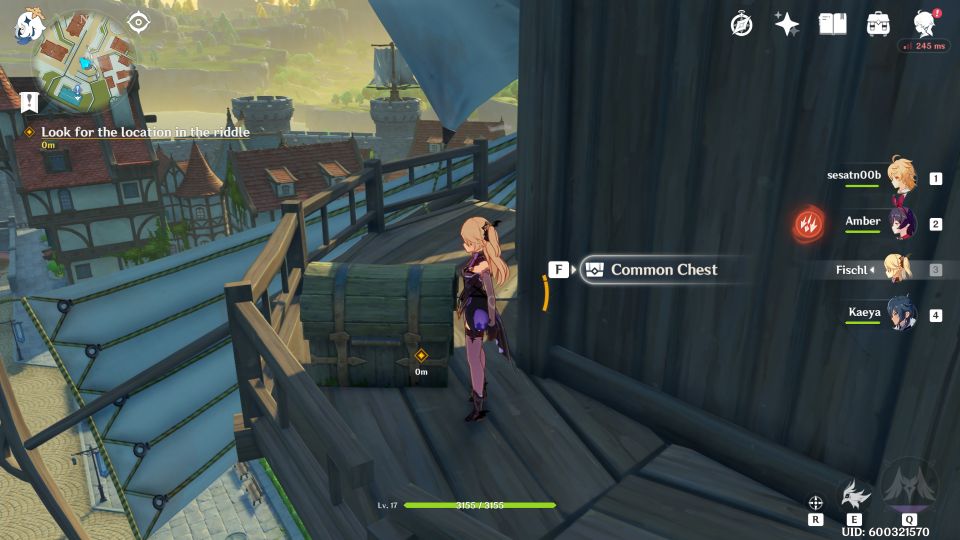Image resolution: width=960 pixels, height=540 pixels.
Task: Switch to party member Amber
Action: (901, 223)
